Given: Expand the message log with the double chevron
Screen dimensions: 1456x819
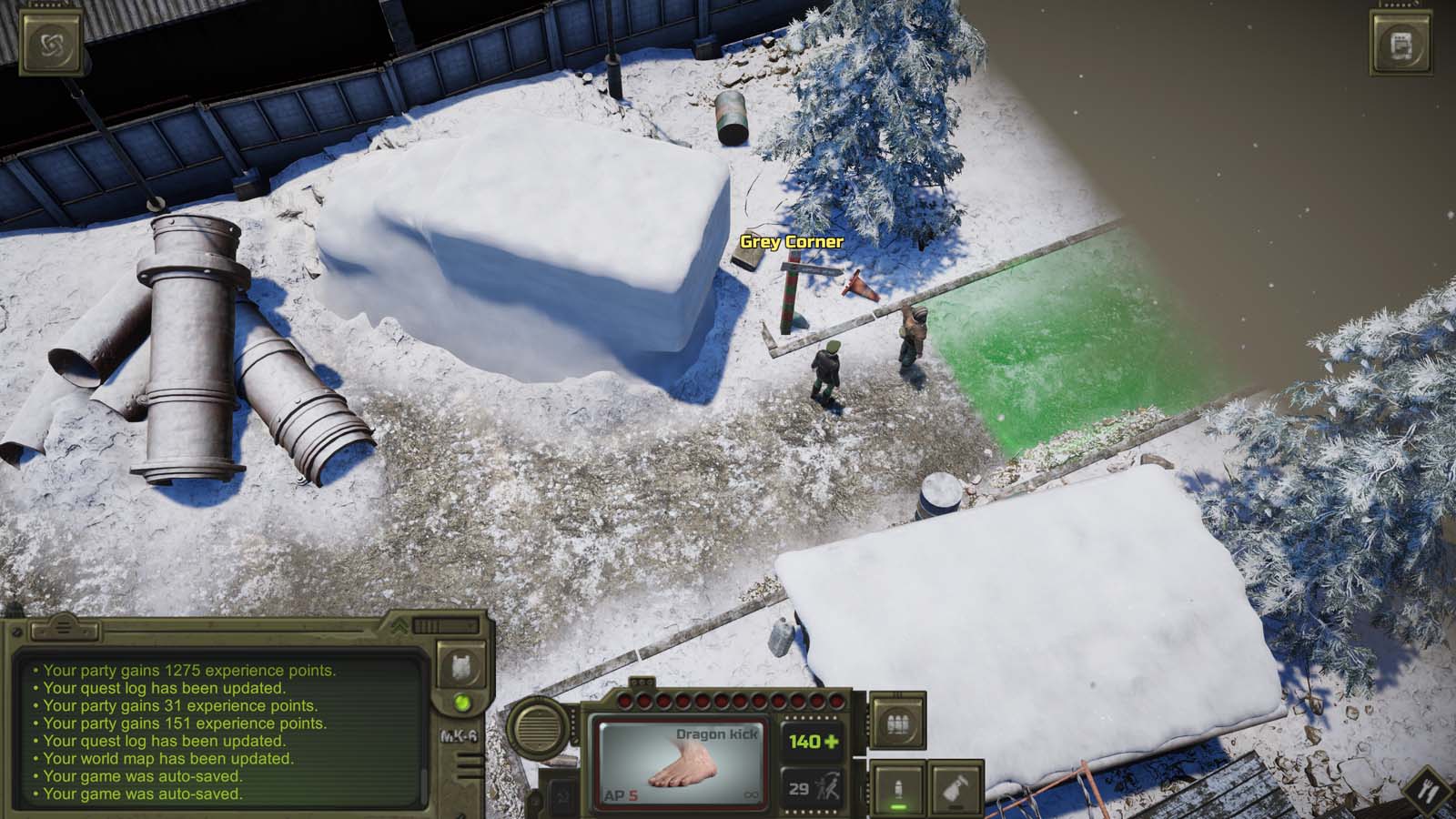Looking at the screenshot, I should click(399, 626).
